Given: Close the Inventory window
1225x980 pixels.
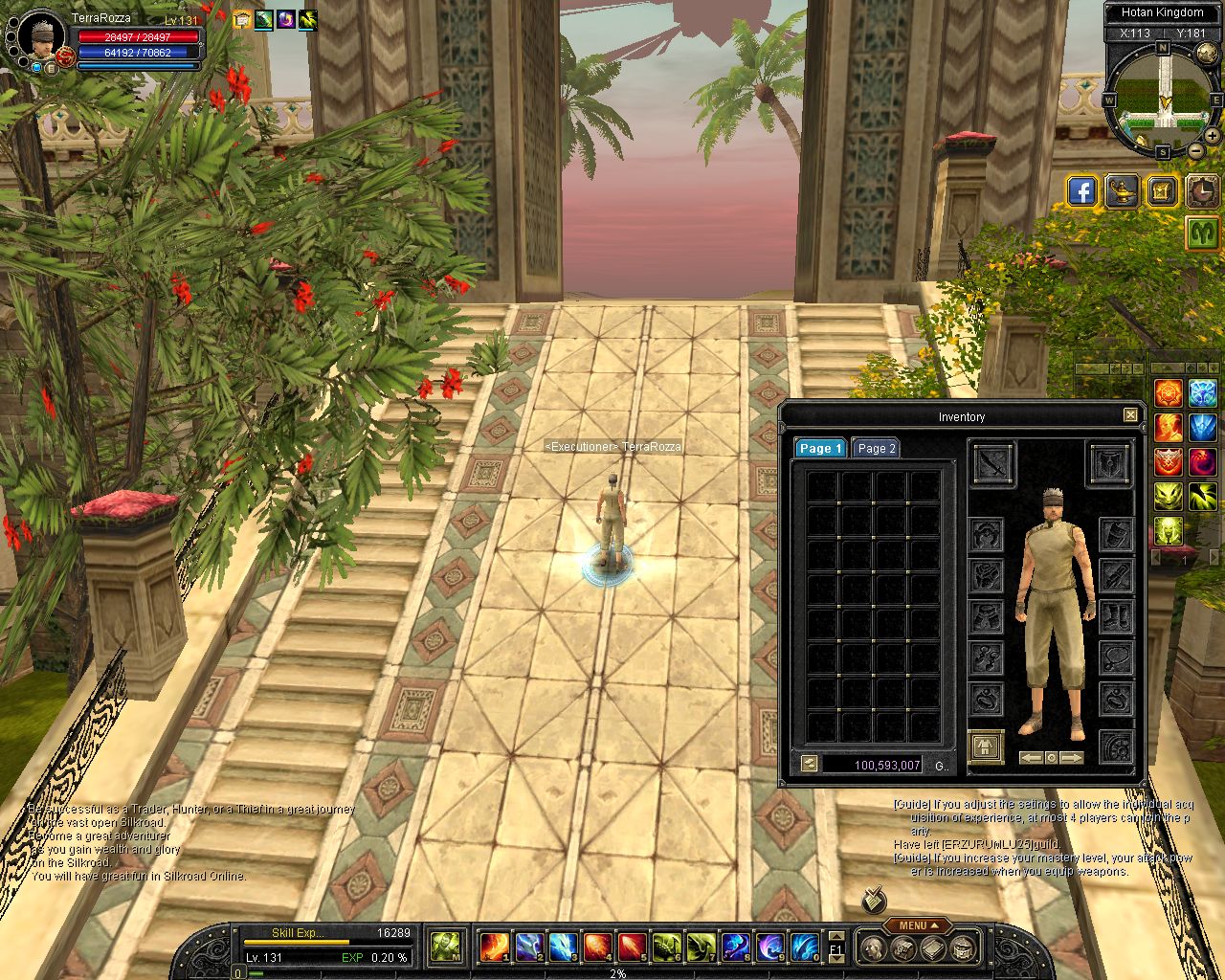Looking at the screenshot, I should point(1130,415).
